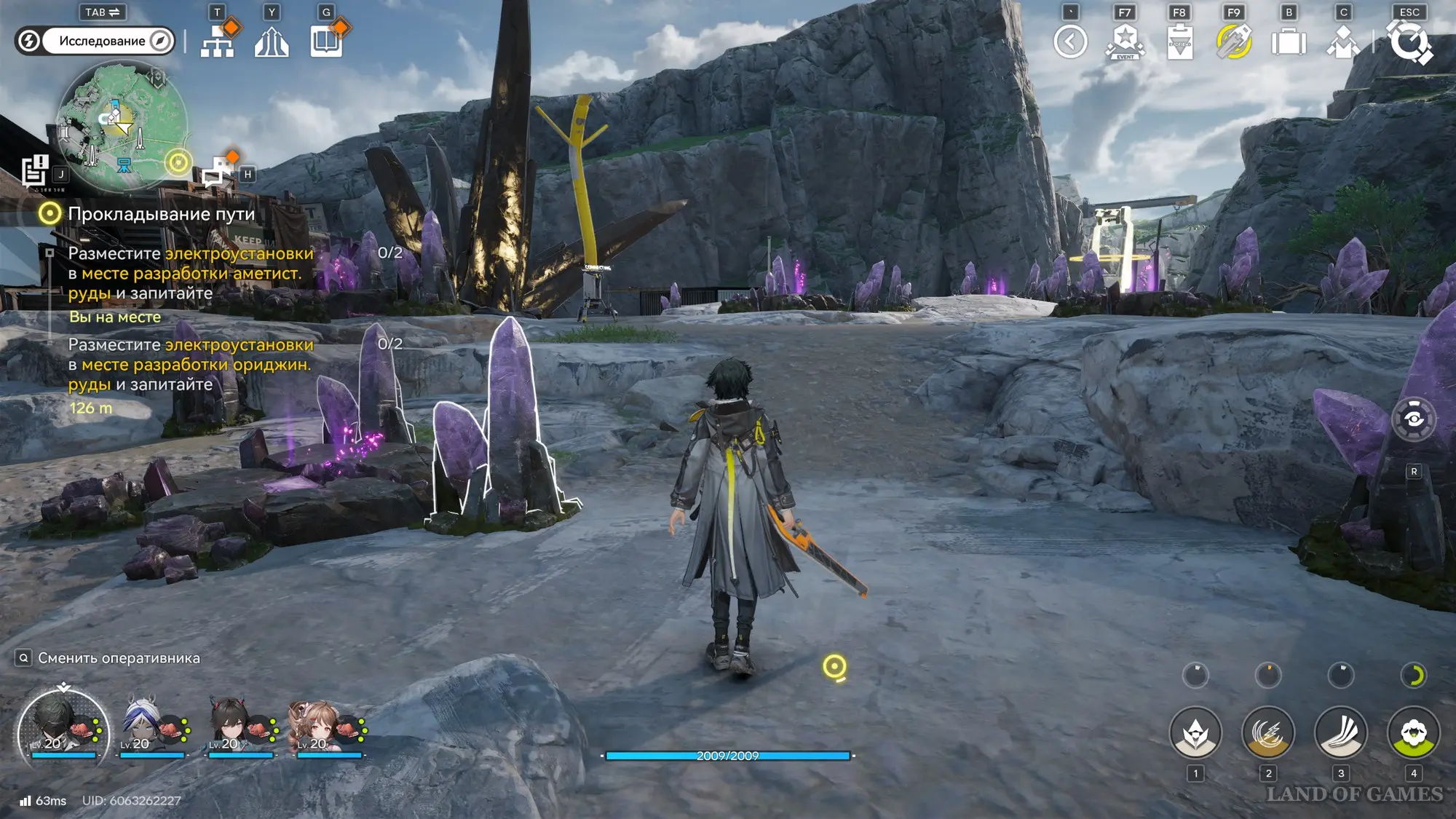Open the Event star icon
Image resolution: width=1456 pixels, height=819 pixels.
pos(1125,41)
